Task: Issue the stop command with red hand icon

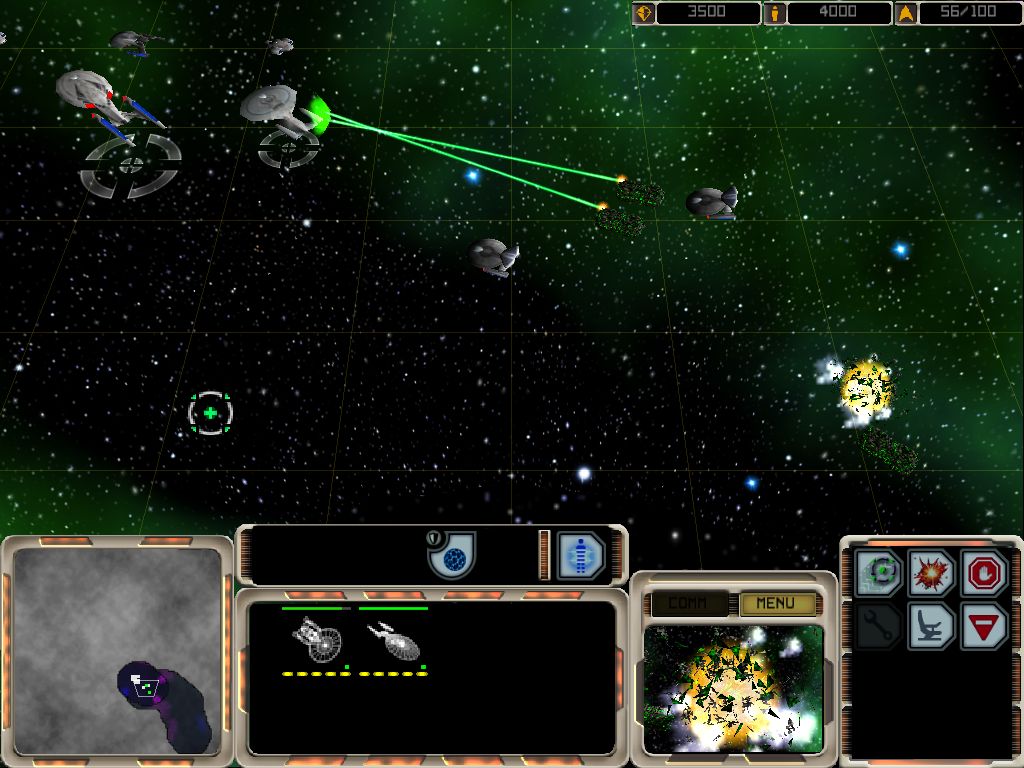Action: click(x=984, y=574)
